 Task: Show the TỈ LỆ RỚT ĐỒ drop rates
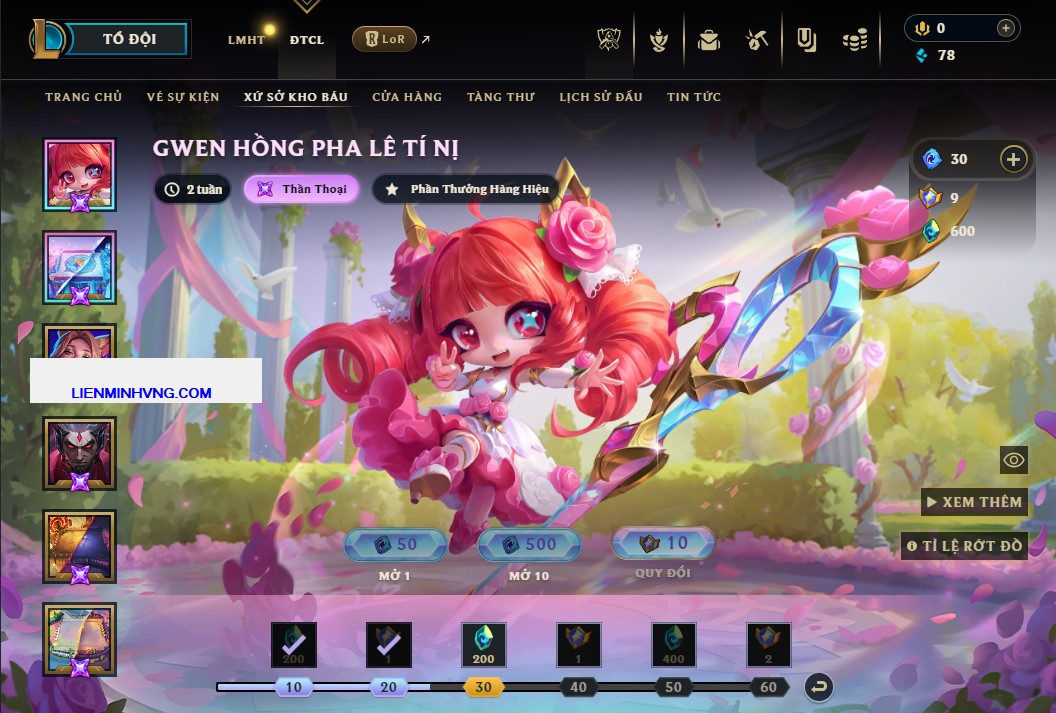click(964, 546)
